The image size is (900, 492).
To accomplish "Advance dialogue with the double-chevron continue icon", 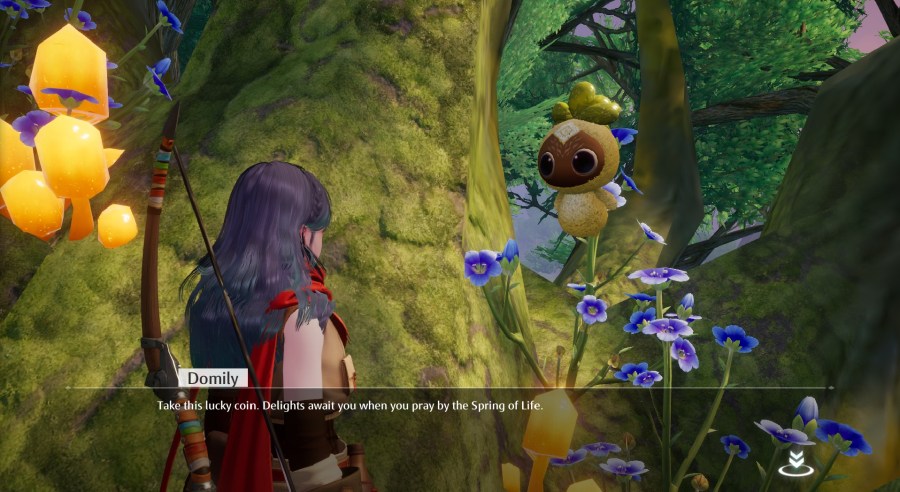I will (797, 462).
